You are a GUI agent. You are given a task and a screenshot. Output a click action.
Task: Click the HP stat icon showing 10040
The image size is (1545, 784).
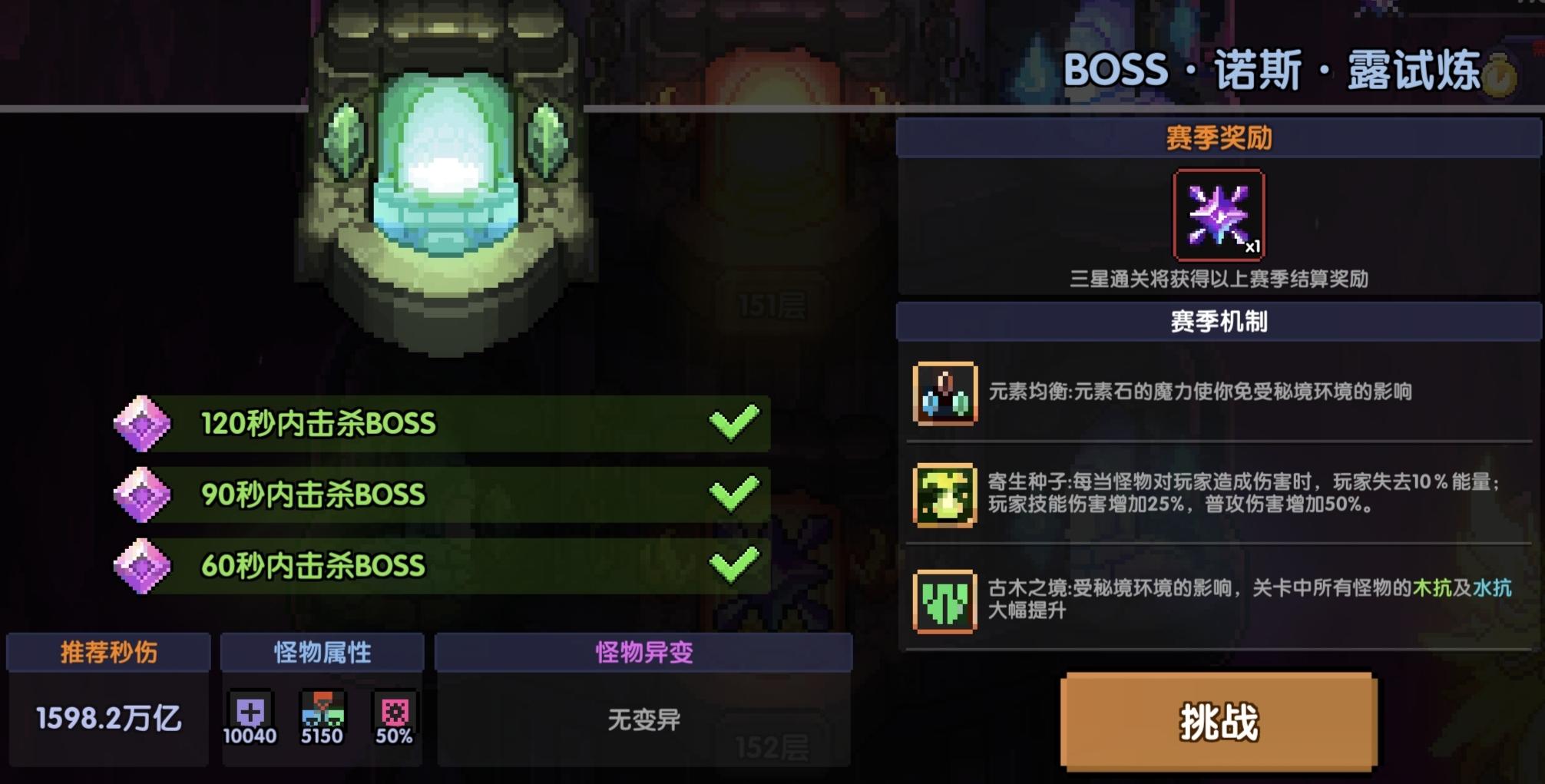pos(251,710)
